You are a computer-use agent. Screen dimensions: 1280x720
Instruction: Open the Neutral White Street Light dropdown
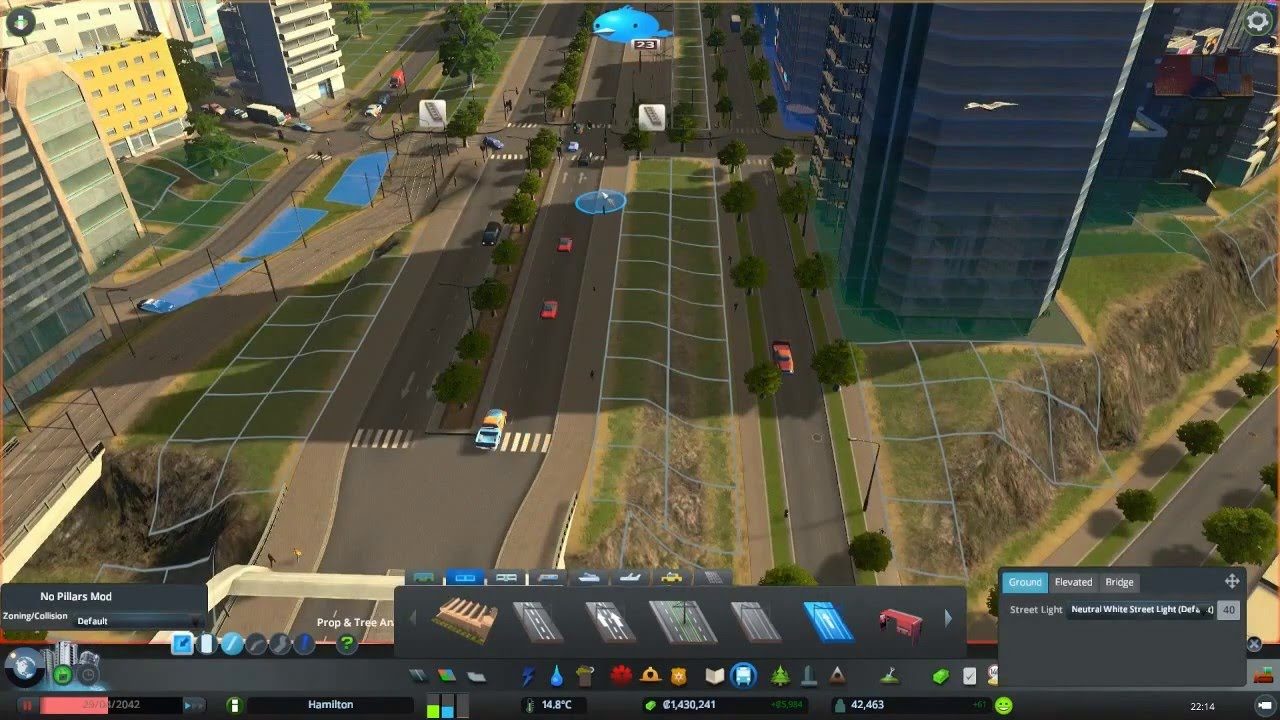pyautogui.click(x=1138, y=609)
